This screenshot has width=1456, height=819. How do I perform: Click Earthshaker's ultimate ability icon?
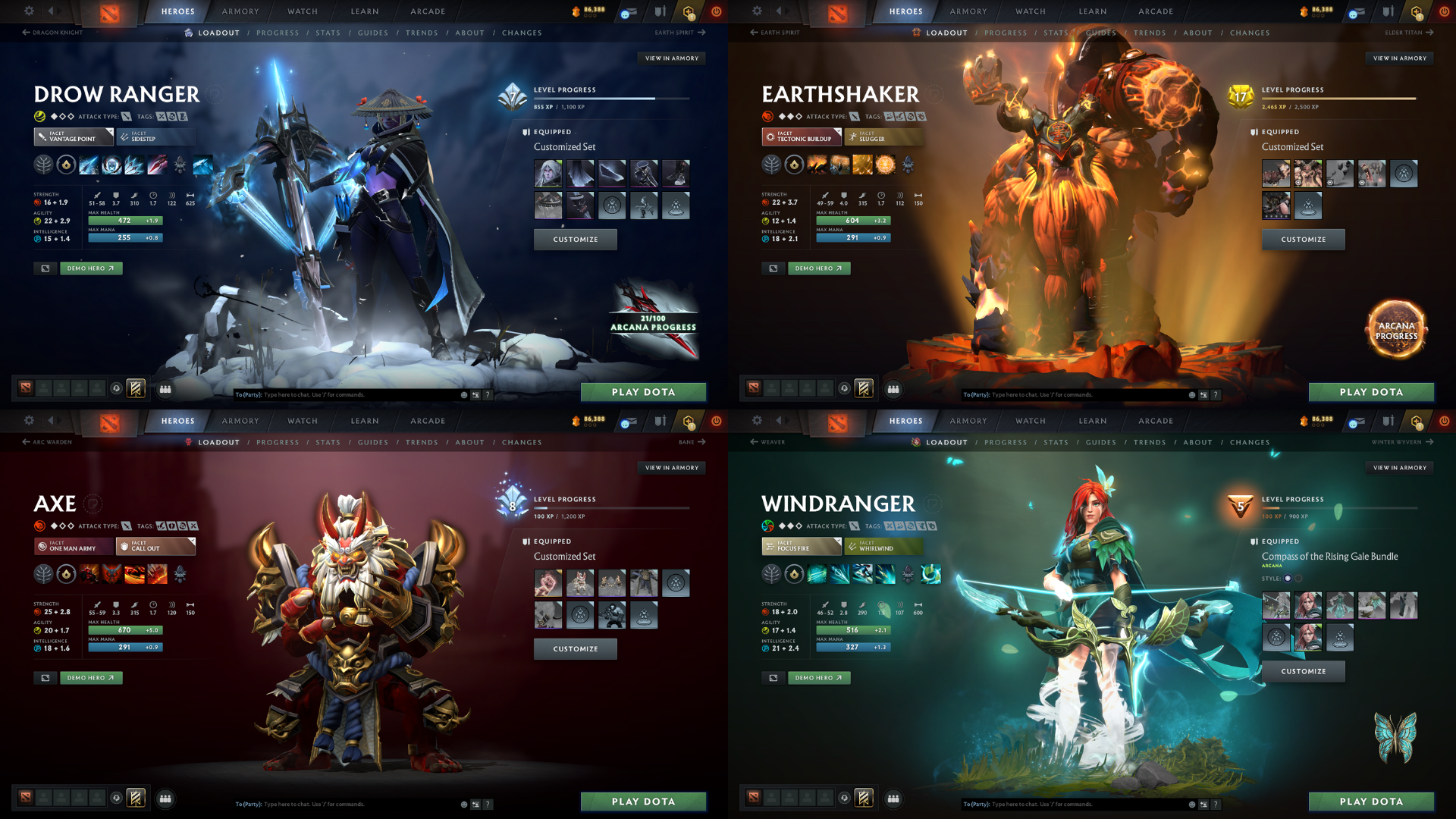(x=885, y=165)
